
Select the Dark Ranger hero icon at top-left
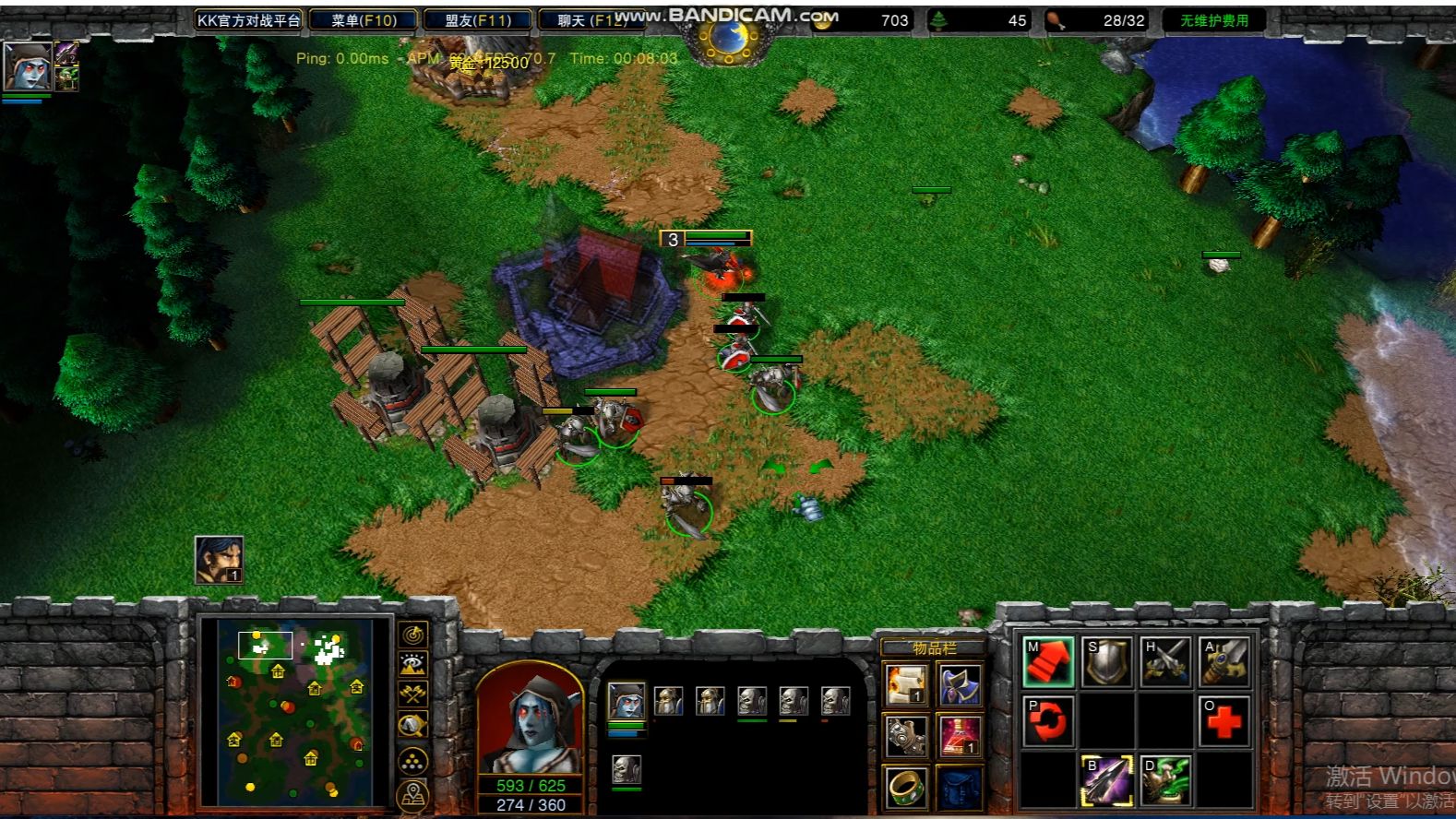26,65
